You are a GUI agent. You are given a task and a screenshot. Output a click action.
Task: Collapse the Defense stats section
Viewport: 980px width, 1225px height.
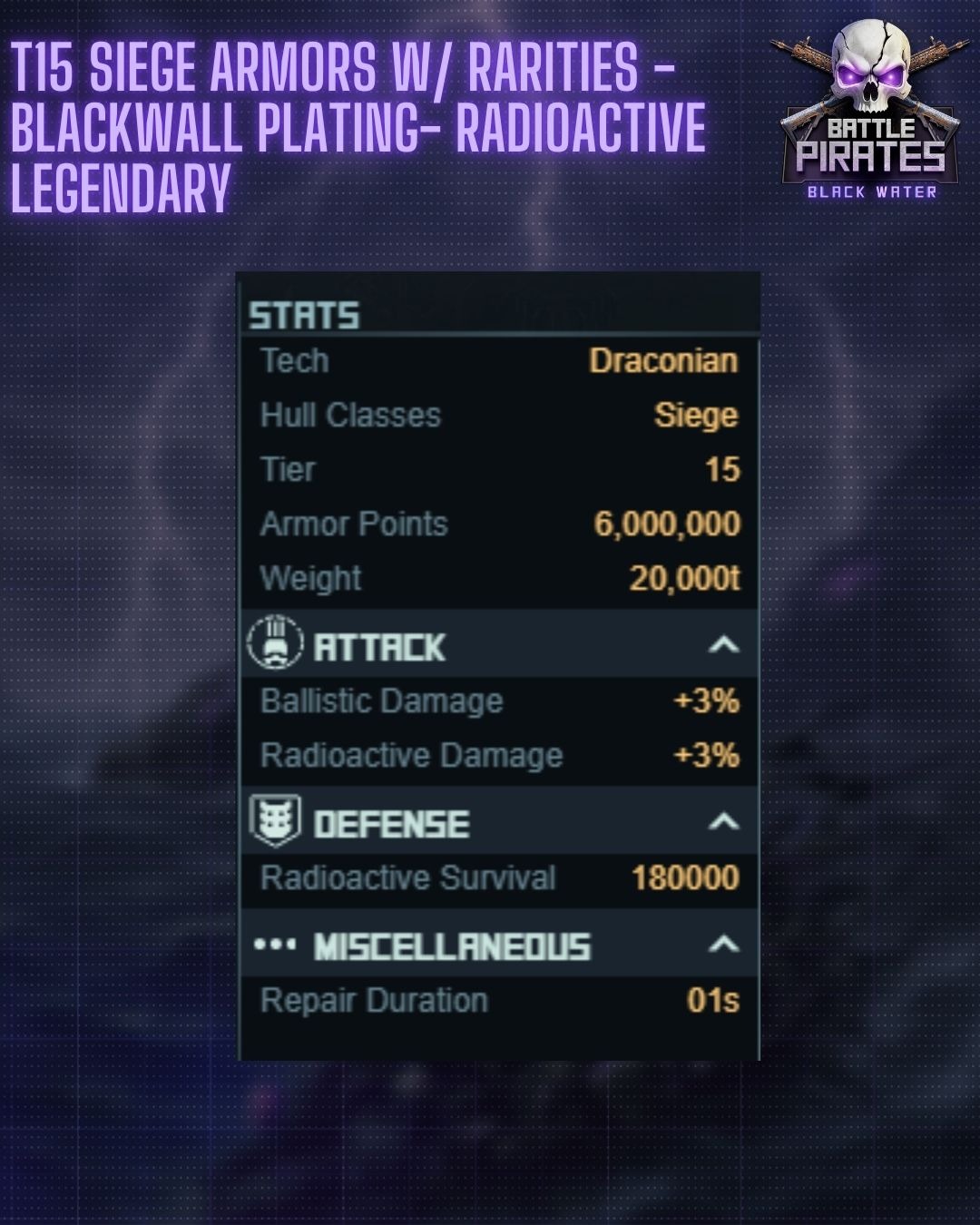[723, 822]
